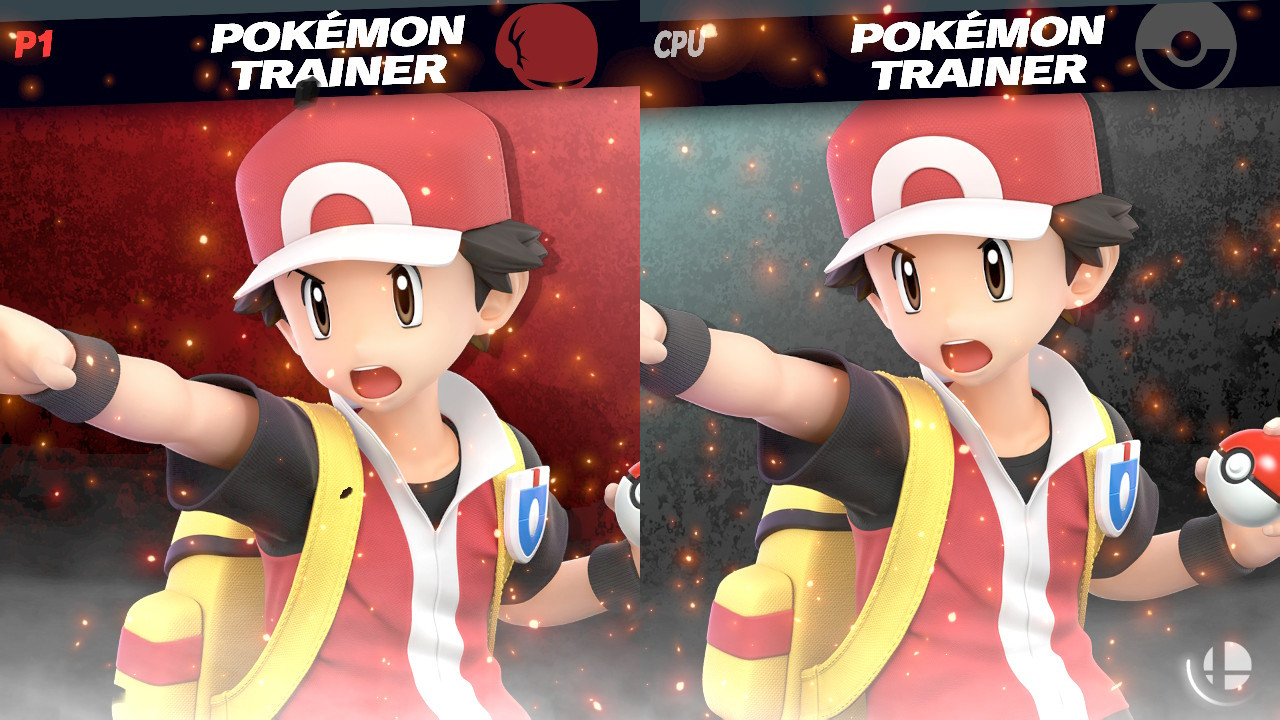Select the left POKÉMON TRAINER panel
Image resolution: width=1280 pixels, height=720 pixels.
[x=320, y=400]
